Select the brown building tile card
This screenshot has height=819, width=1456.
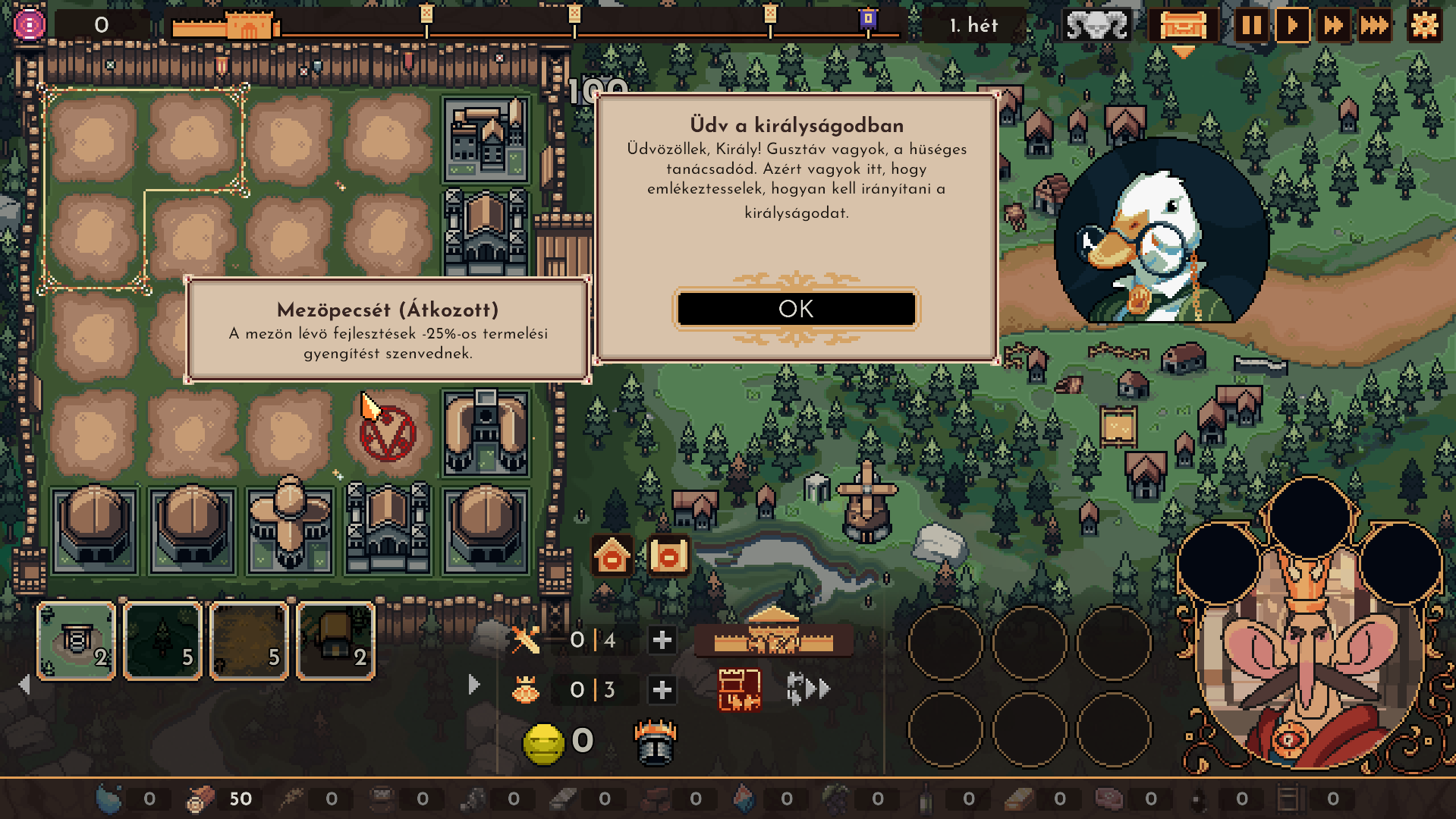click(336, 641)
